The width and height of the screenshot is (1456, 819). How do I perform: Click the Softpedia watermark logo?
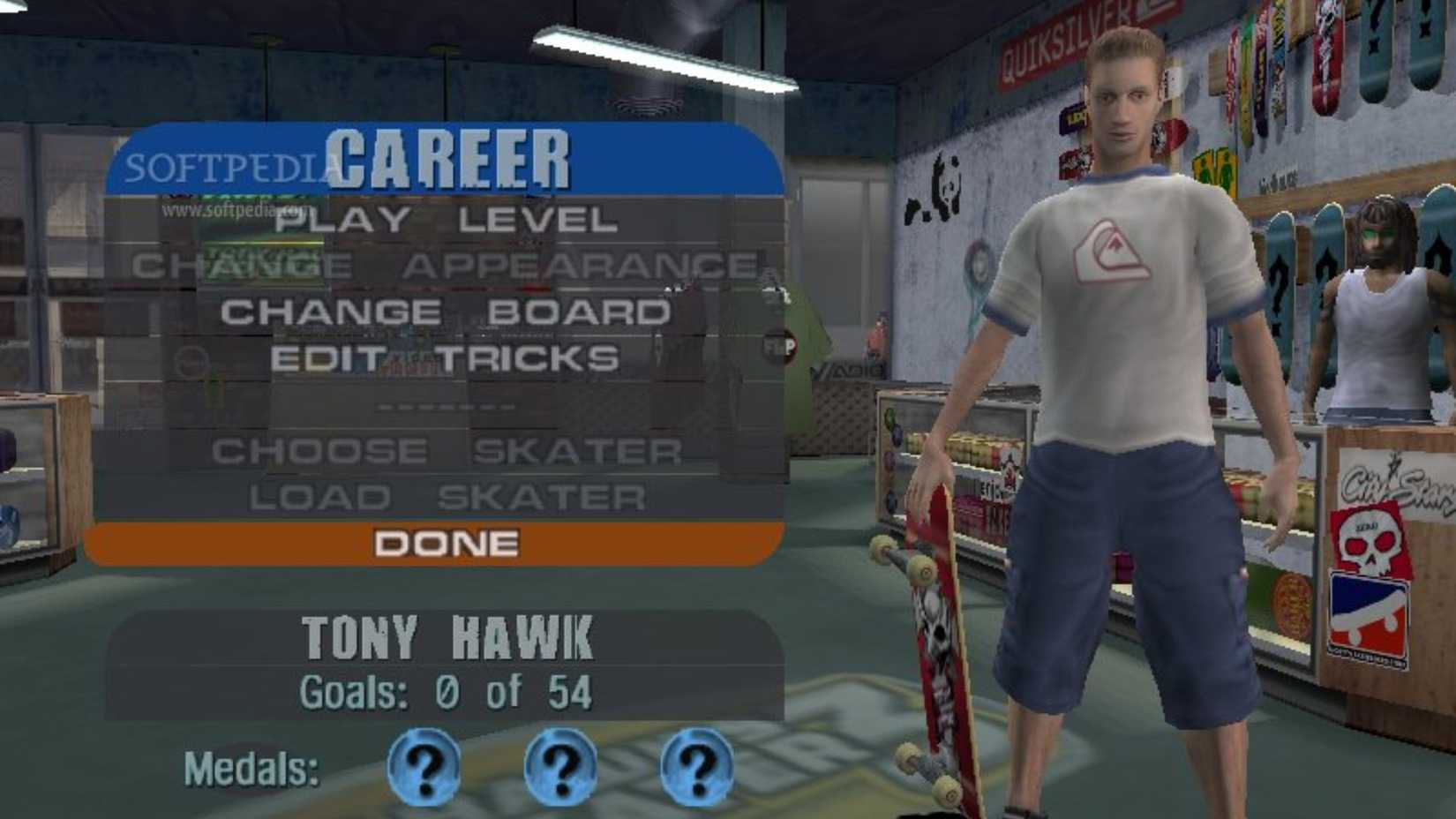(225, 163)
